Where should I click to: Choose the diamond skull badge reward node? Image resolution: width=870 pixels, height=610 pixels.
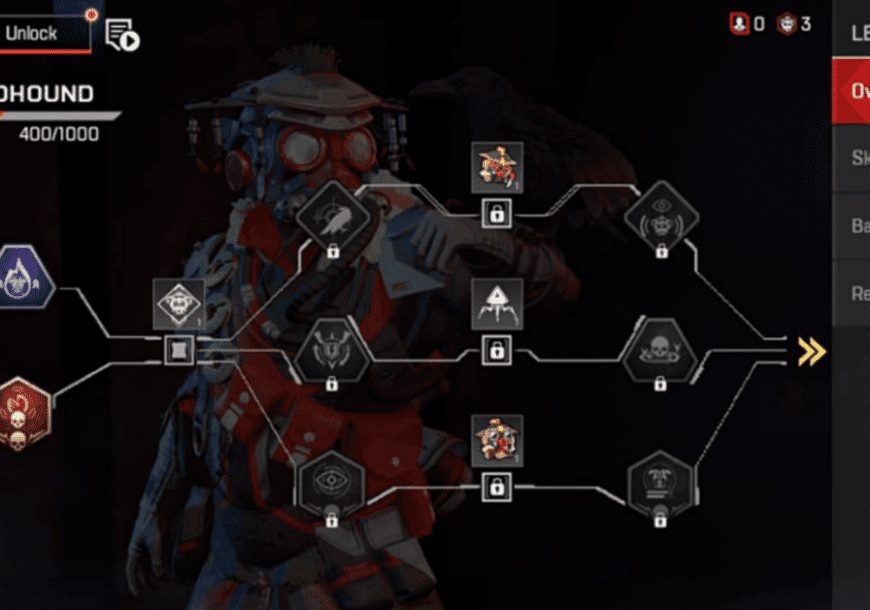[x=180, y=305]
